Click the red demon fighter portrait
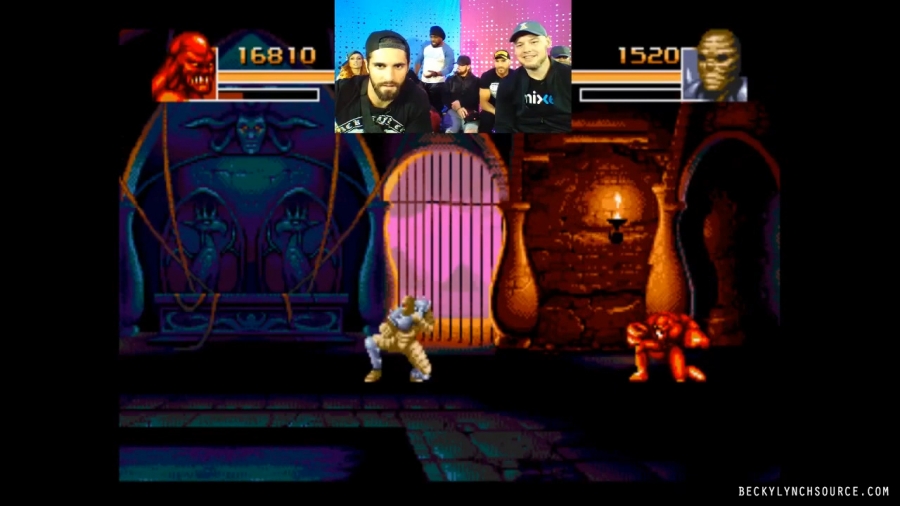 tap(184, 66)
